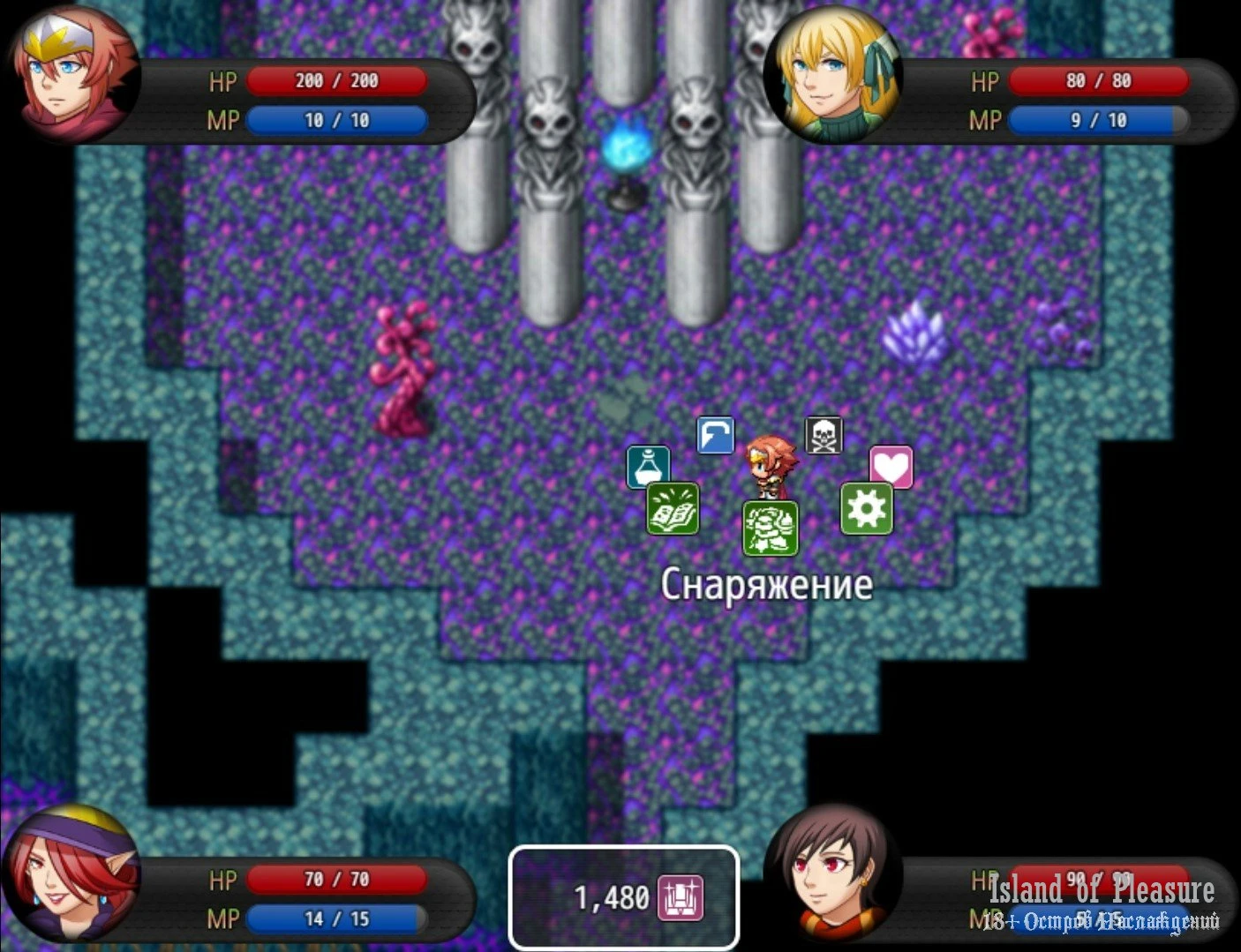Open the spellbook skills icon
Viewport: 1241px width, 952px height.
pos(673,508)
